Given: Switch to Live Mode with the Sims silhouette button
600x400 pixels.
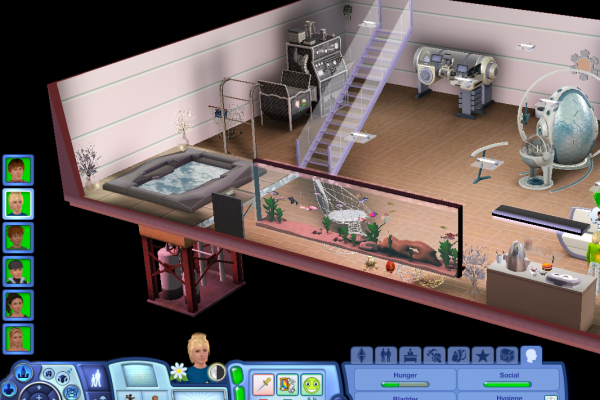Looking at the screenshot, I should pyautogui.click(x=97, y=380).
